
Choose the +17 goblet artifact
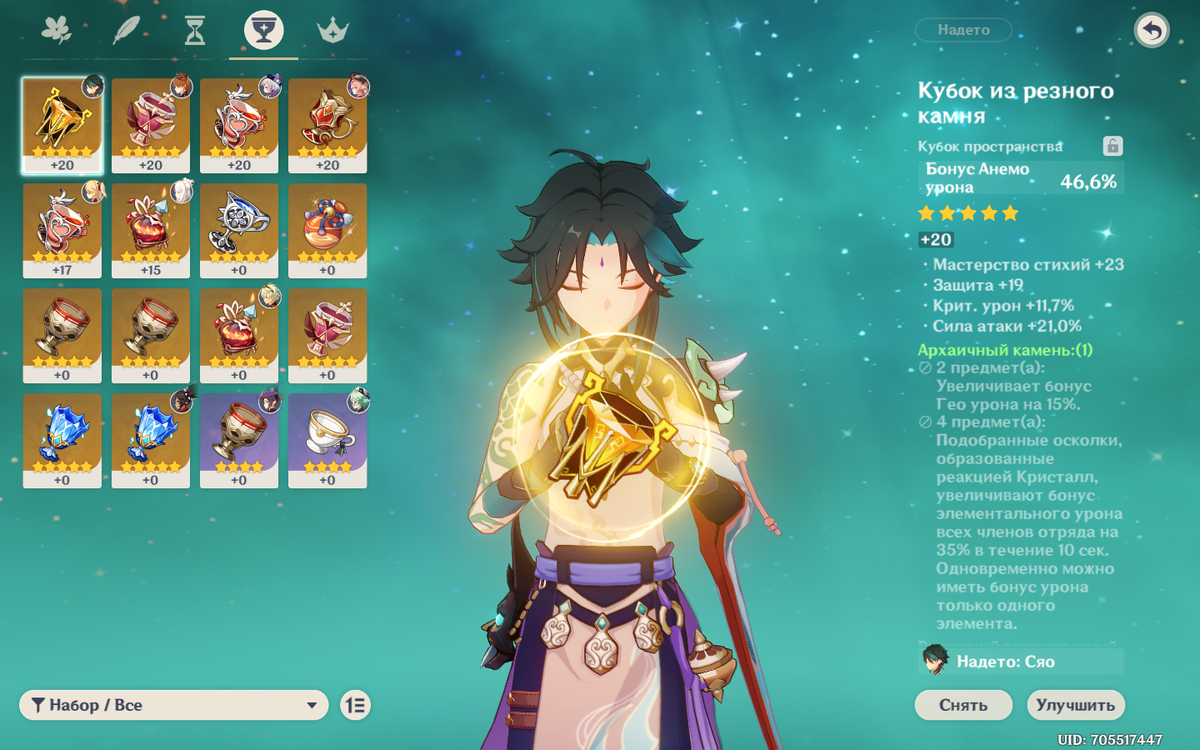62,230
